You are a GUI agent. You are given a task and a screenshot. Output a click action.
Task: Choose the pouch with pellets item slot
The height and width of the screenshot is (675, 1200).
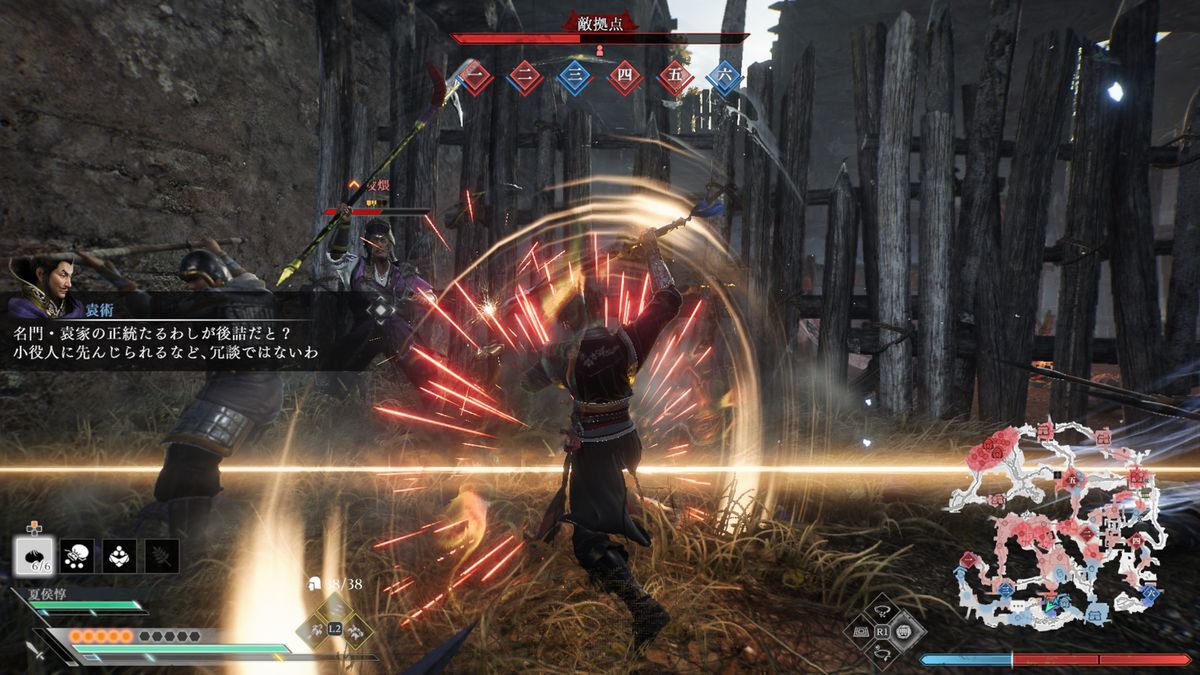coord(77,555)
